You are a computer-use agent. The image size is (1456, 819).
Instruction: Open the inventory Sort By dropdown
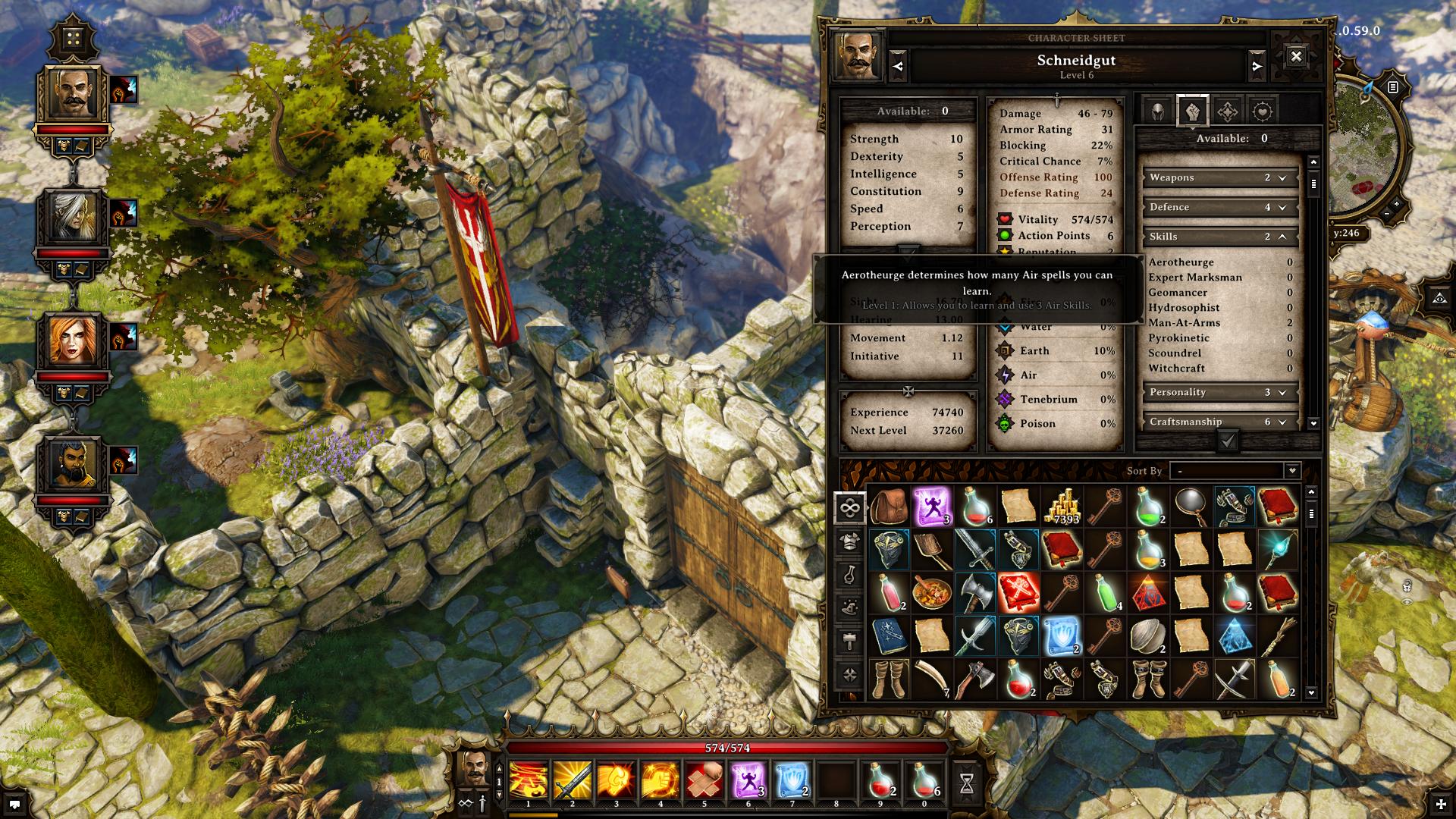click(1235, 471)
